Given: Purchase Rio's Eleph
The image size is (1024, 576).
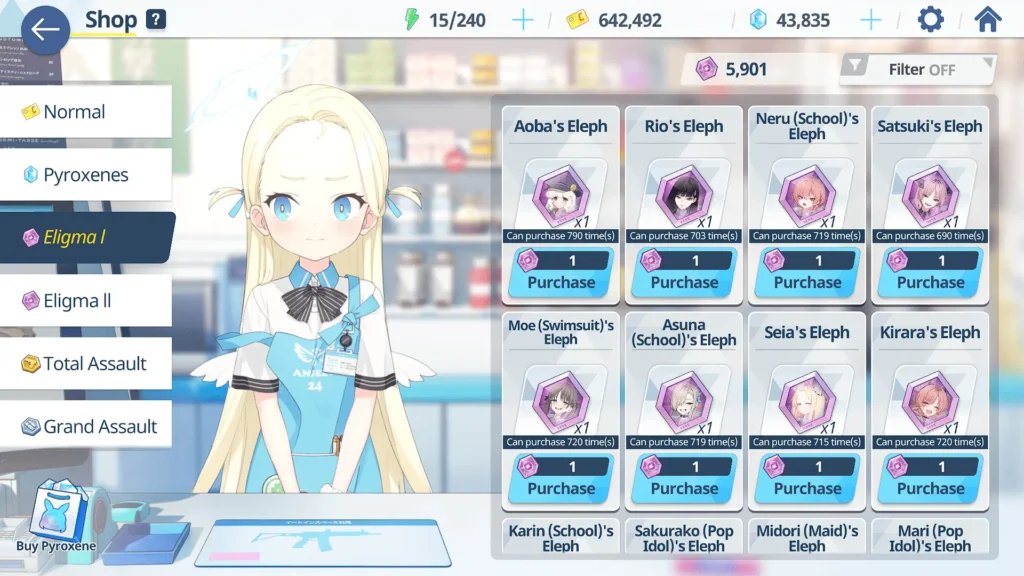Looking at the screenshot, I should (x=684, y=273).
